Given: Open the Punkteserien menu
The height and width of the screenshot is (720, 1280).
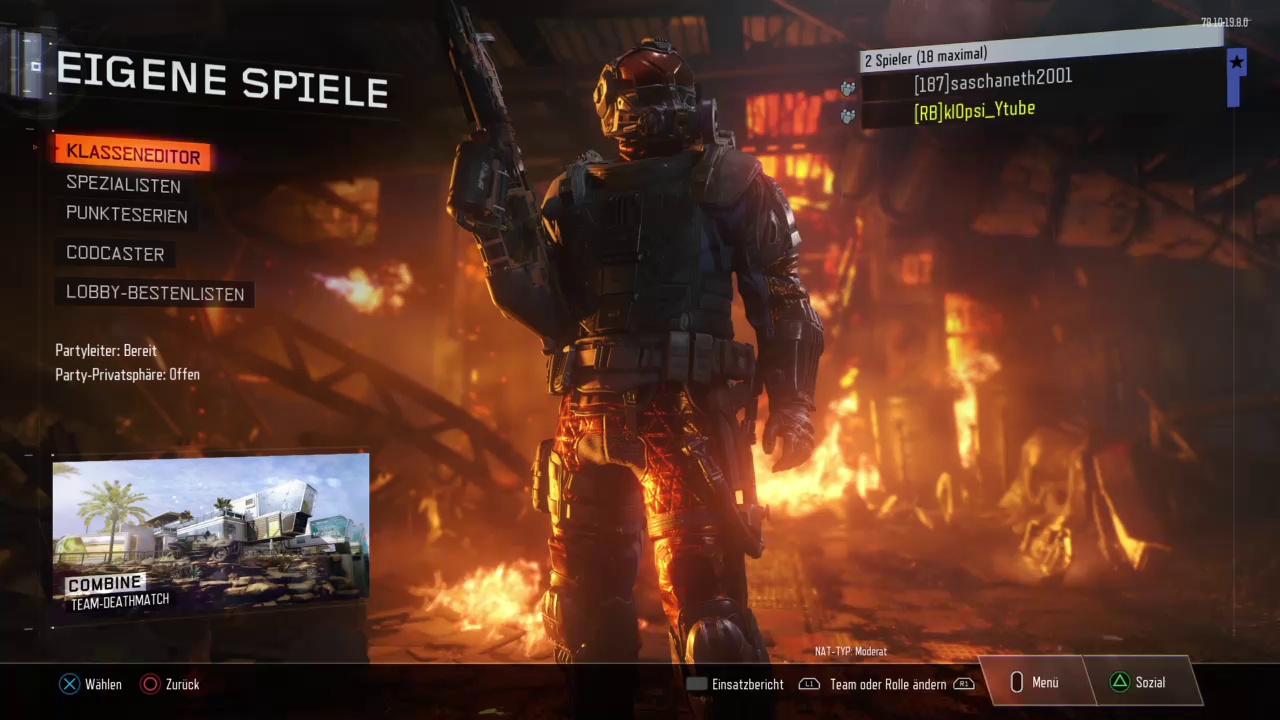Looking at the screenshot, I should pos(126,215).
